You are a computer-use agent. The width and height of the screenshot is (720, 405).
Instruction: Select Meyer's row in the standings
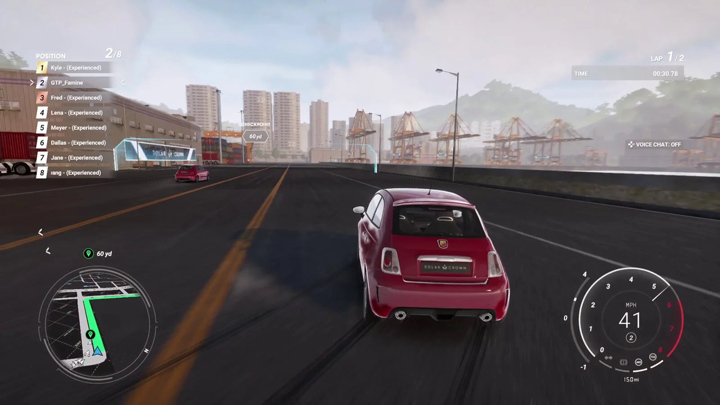(x=76, y=128)
